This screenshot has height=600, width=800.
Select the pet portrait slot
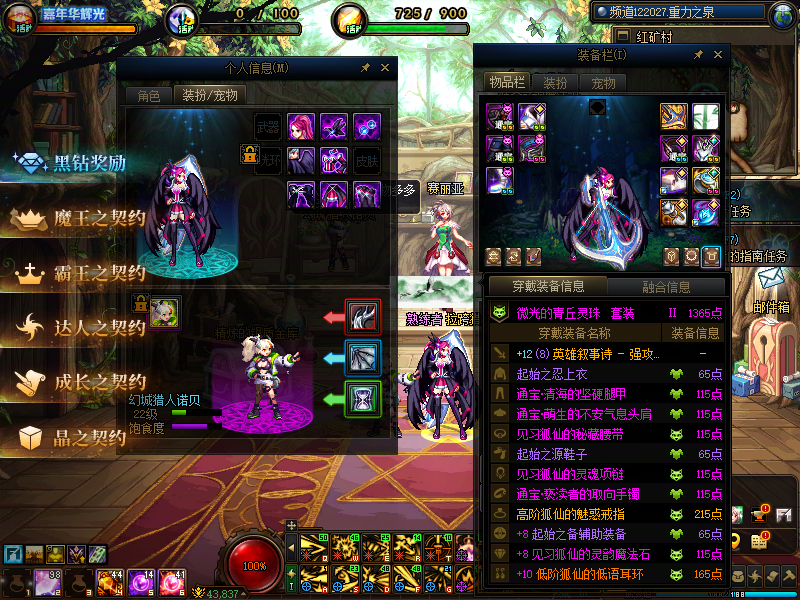(164, 313)
